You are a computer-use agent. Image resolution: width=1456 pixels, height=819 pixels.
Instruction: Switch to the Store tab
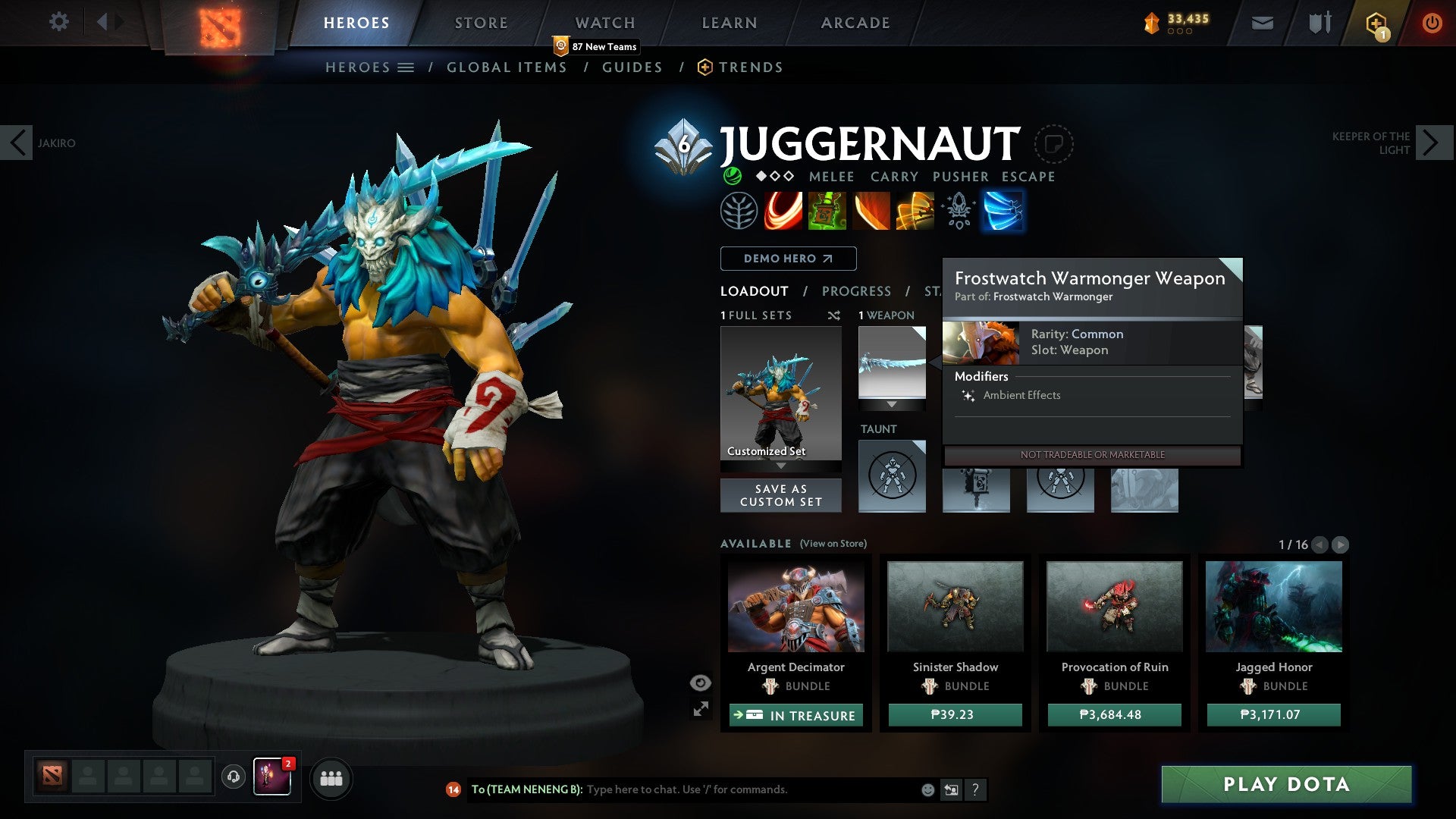click(x=481, y=22)
